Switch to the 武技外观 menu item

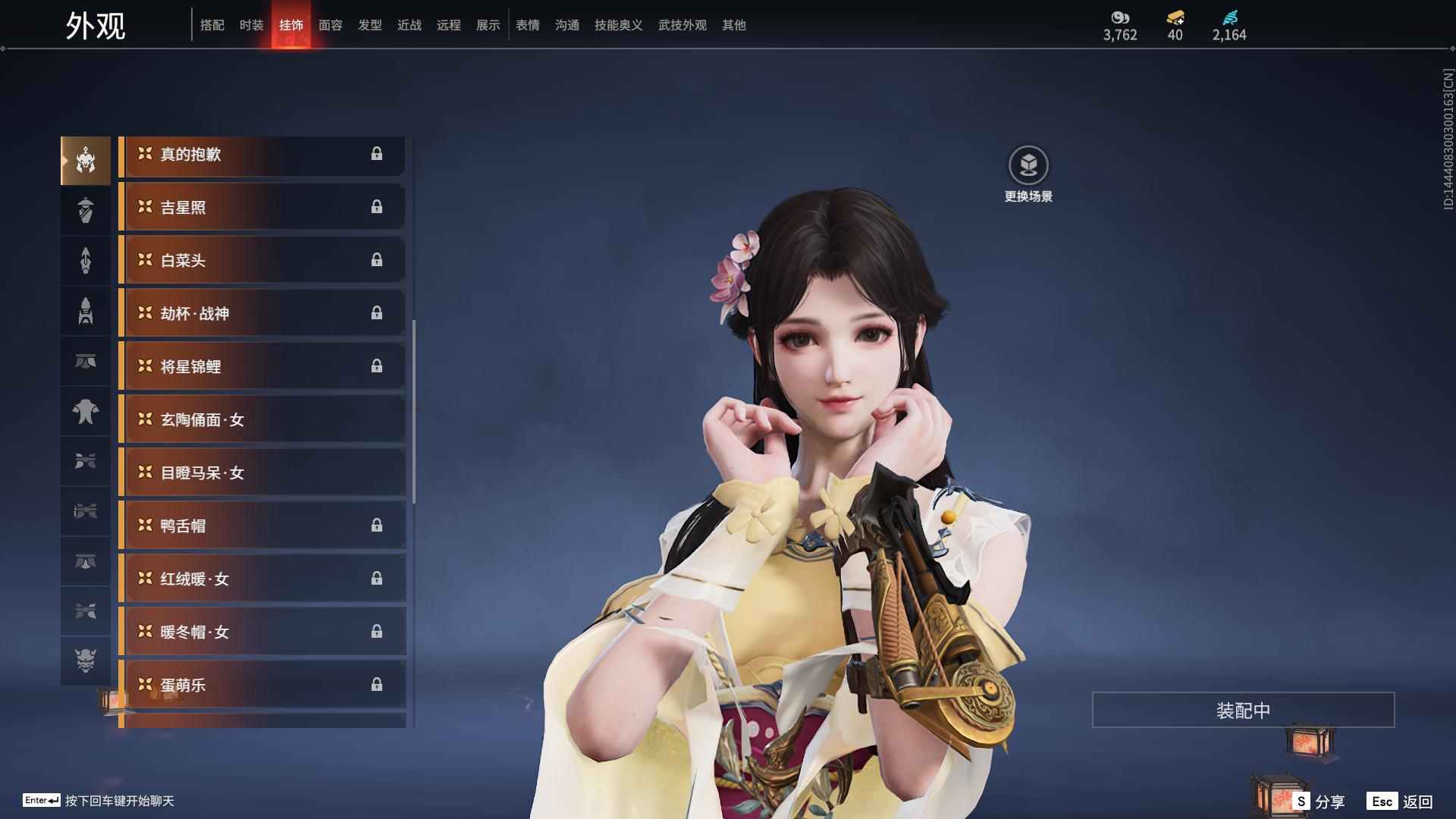(681, 24)
